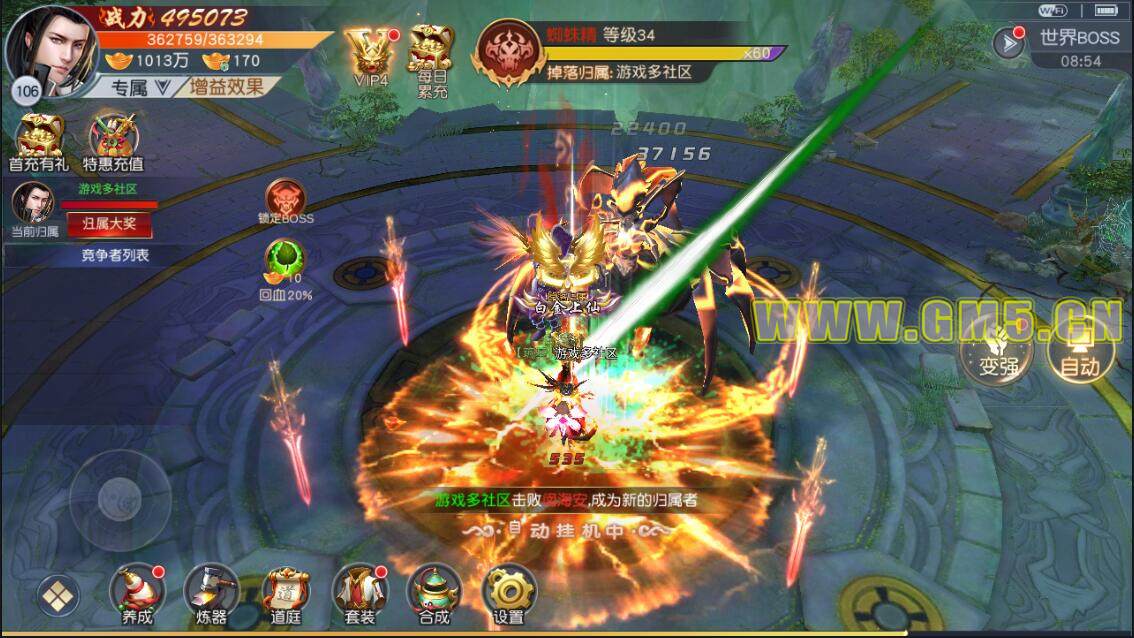View the 归属大奖 reward

coord(110,224)
